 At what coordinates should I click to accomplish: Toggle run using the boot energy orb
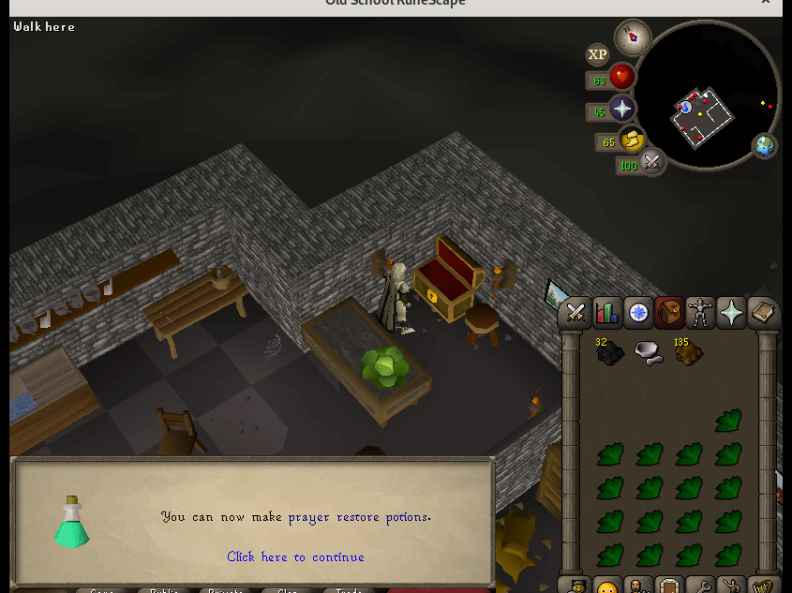point(631,140)
